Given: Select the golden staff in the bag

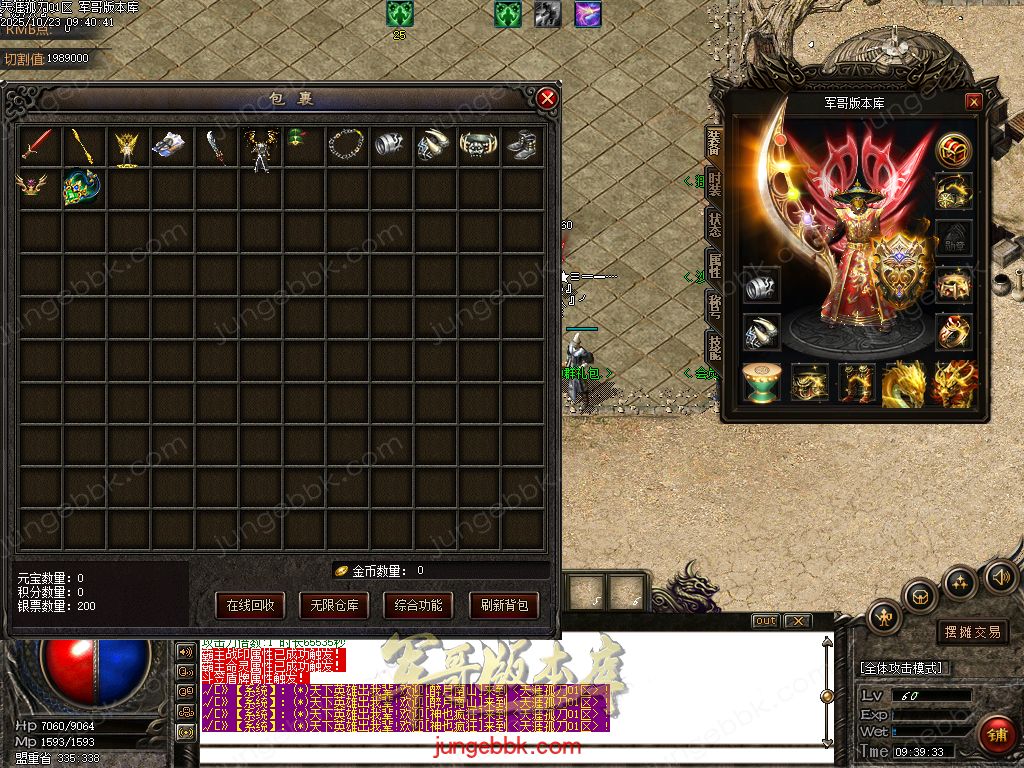Looking at the screenshot, I should pyautogui.click(x=83, y=146).
